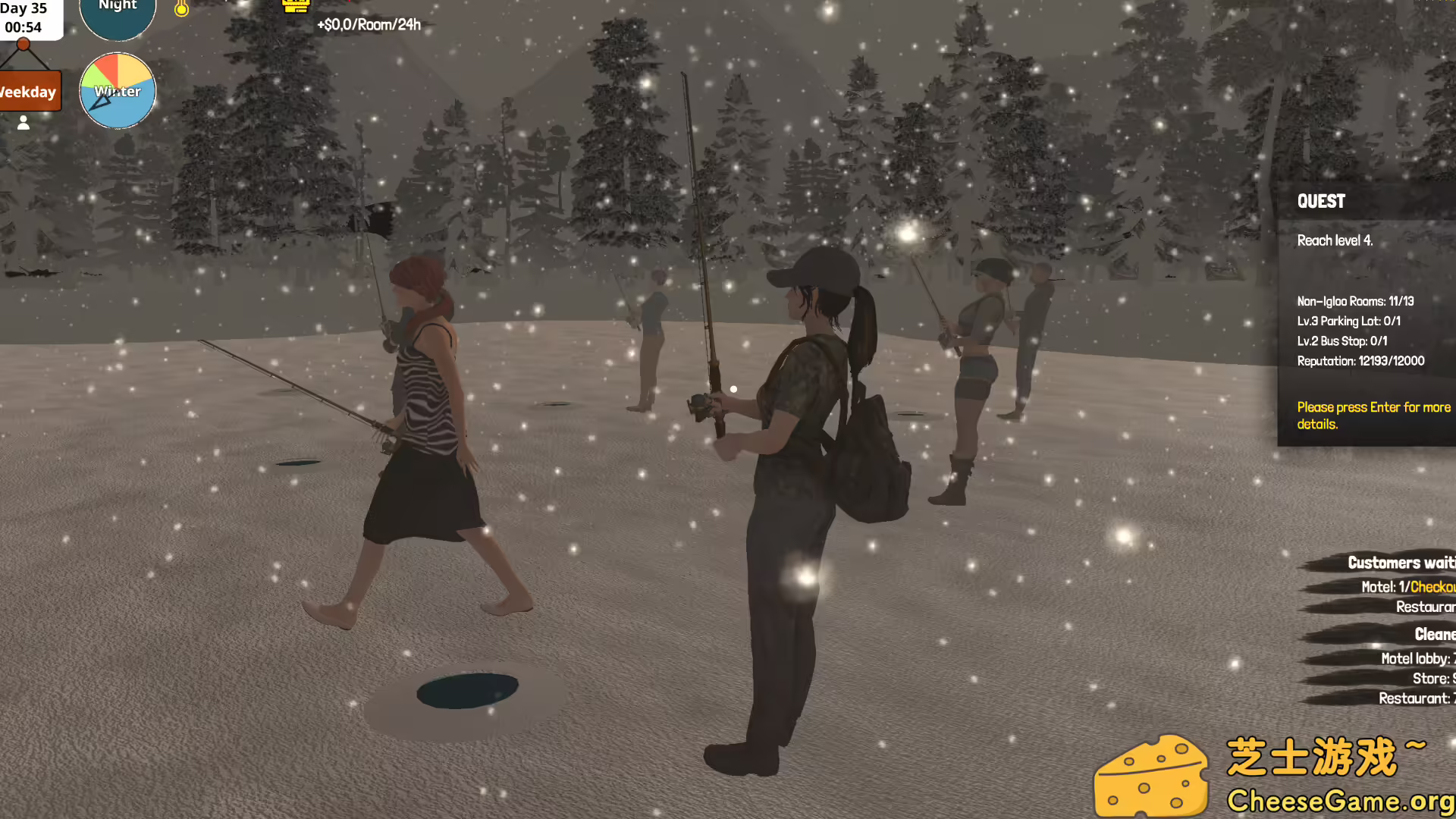Click the yellow Checkout link
Viewport: 1456px width, 819px height.
pos(1433,586)
